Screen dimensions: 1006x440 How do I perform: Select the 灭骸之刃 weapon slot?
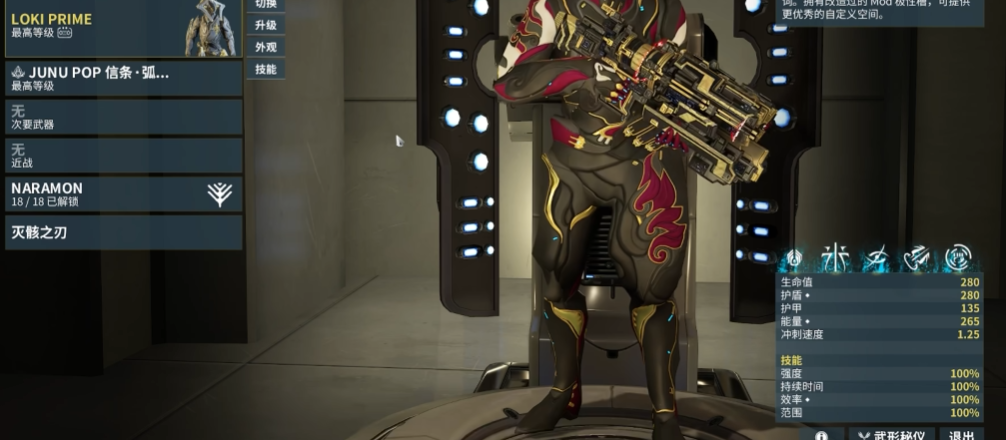click(x=122, y=233)
